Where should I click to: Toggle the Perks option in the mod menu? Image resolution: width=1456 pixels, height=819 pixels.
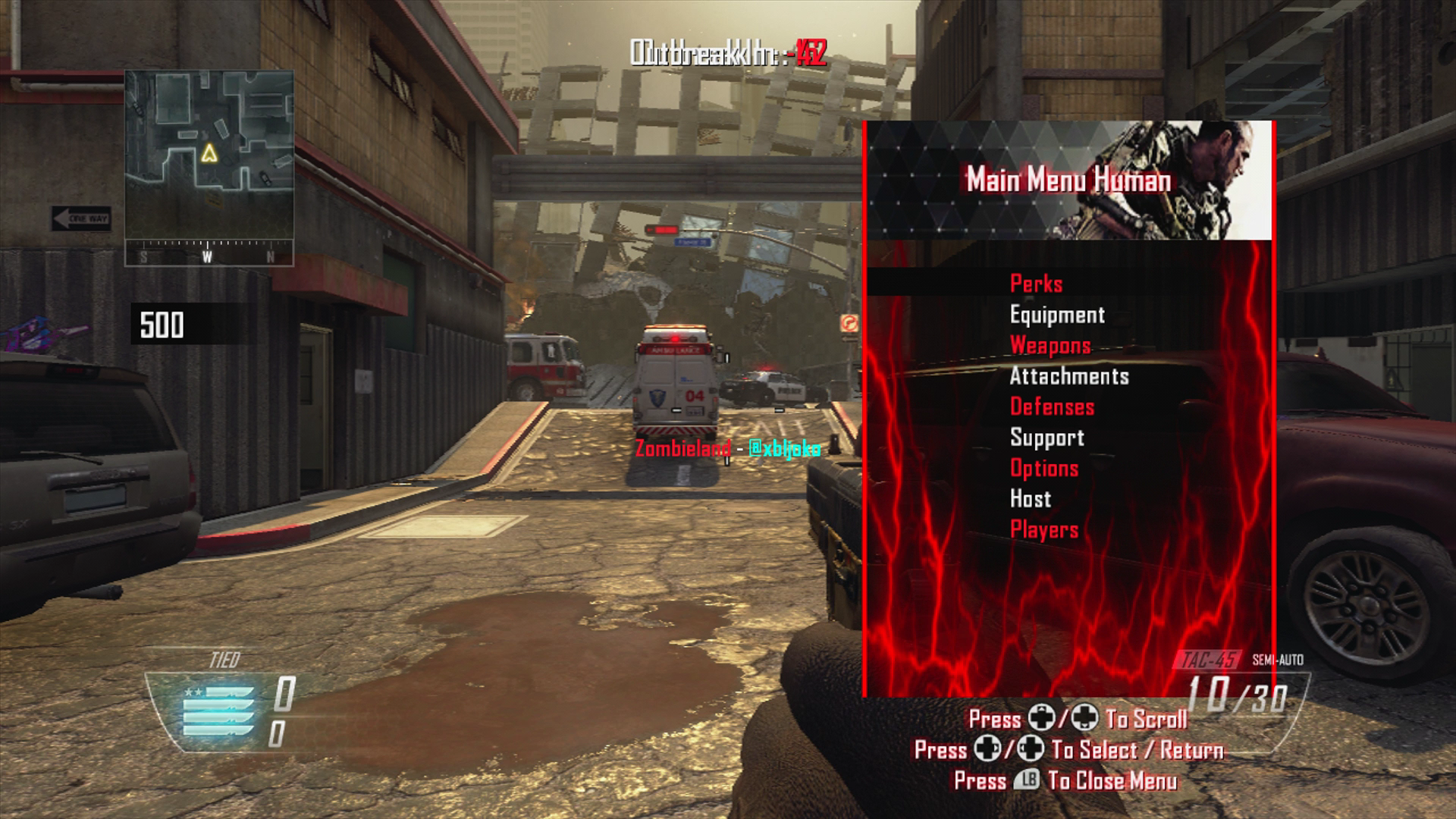click(x=1036, y=284)
